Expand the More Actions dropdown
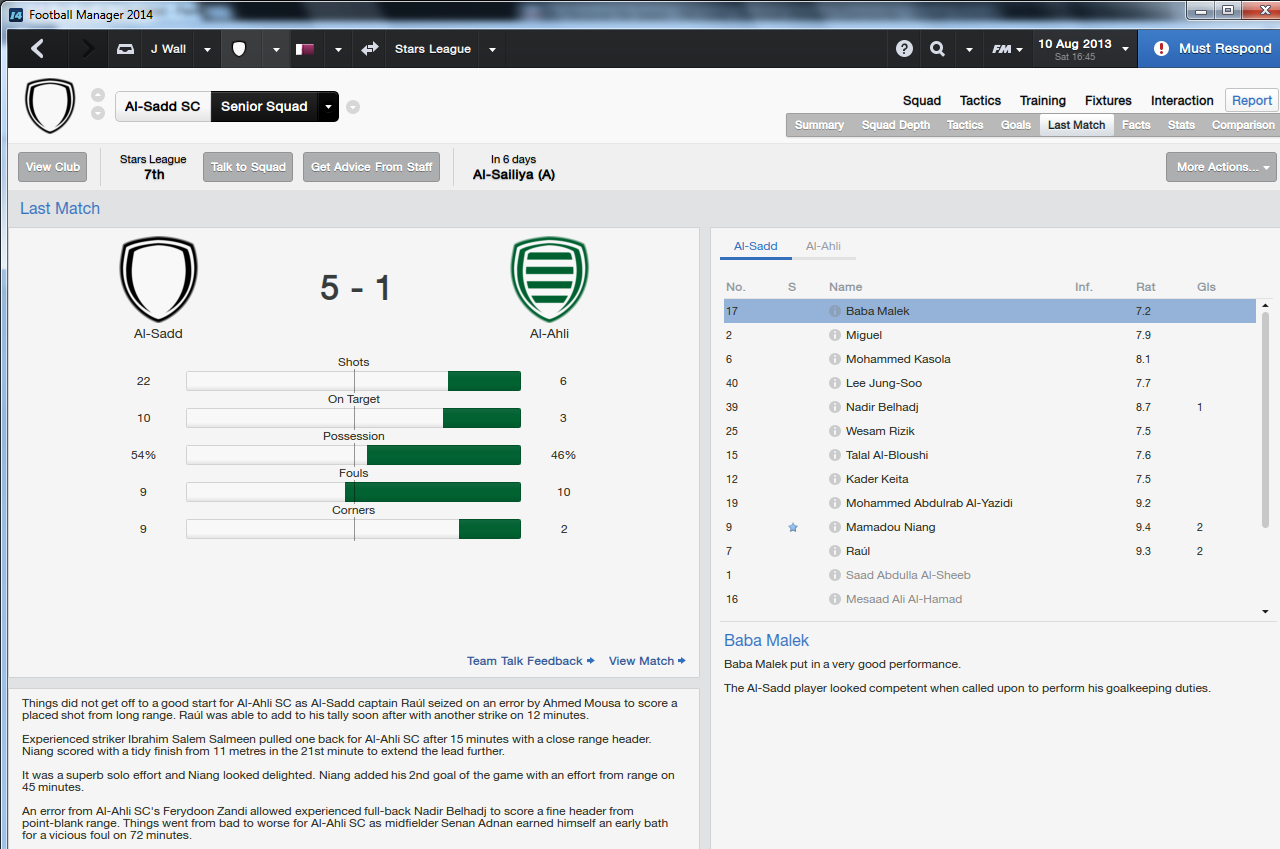Image resolution: width=1280 pixels, height=849 pixels. (x=1221, y=167)
